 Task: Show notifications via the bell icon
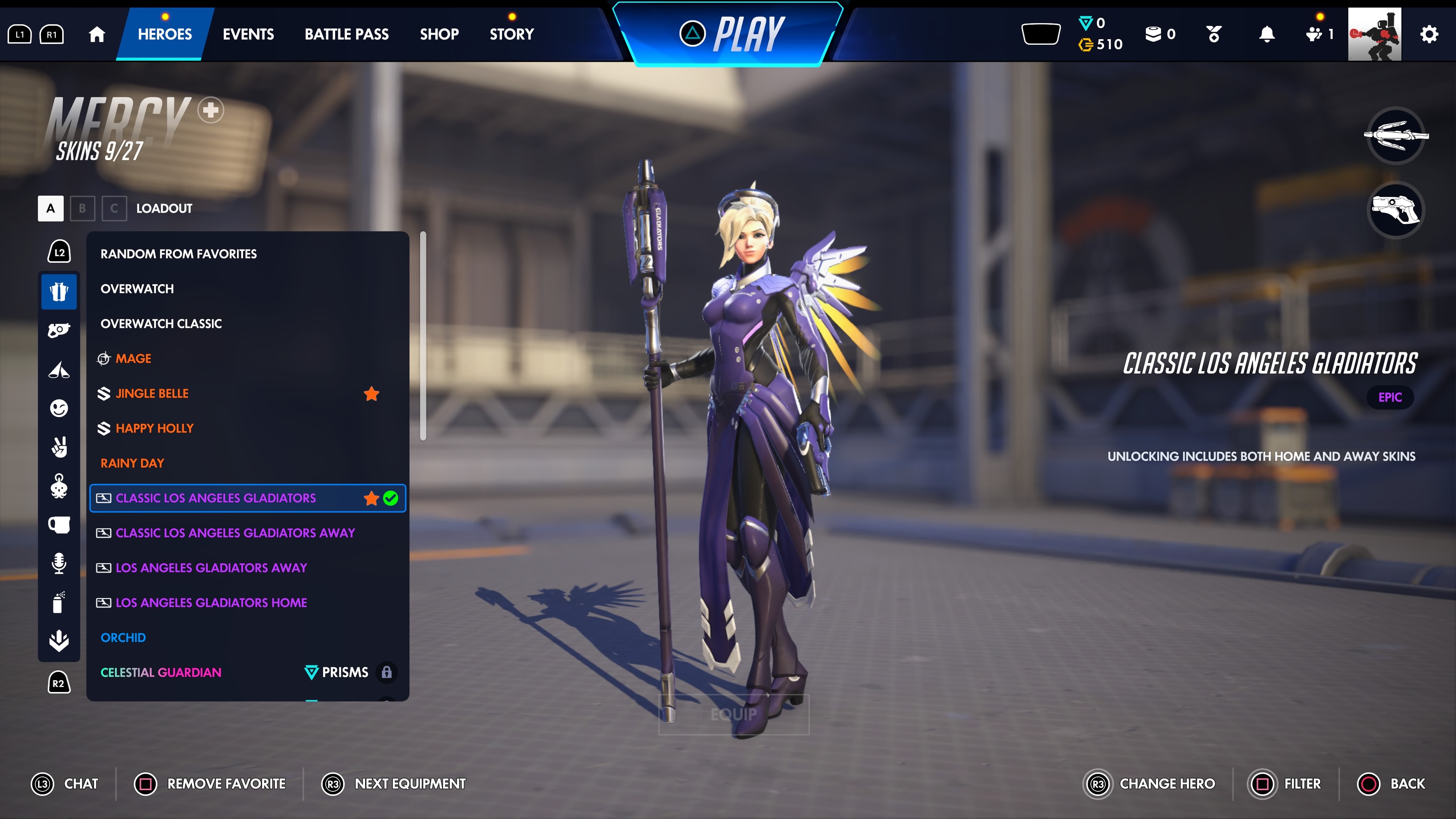coord(1267,35)
